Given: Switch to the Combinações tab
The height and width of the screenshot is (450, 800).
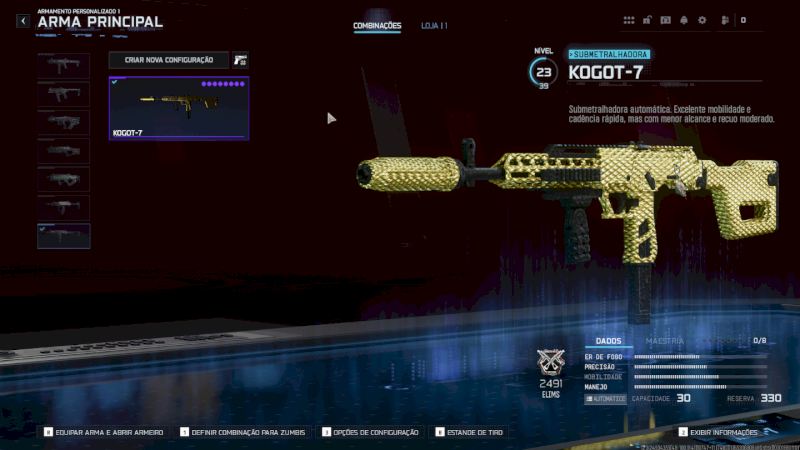Looking at the screenshot, I should point(377,26).
